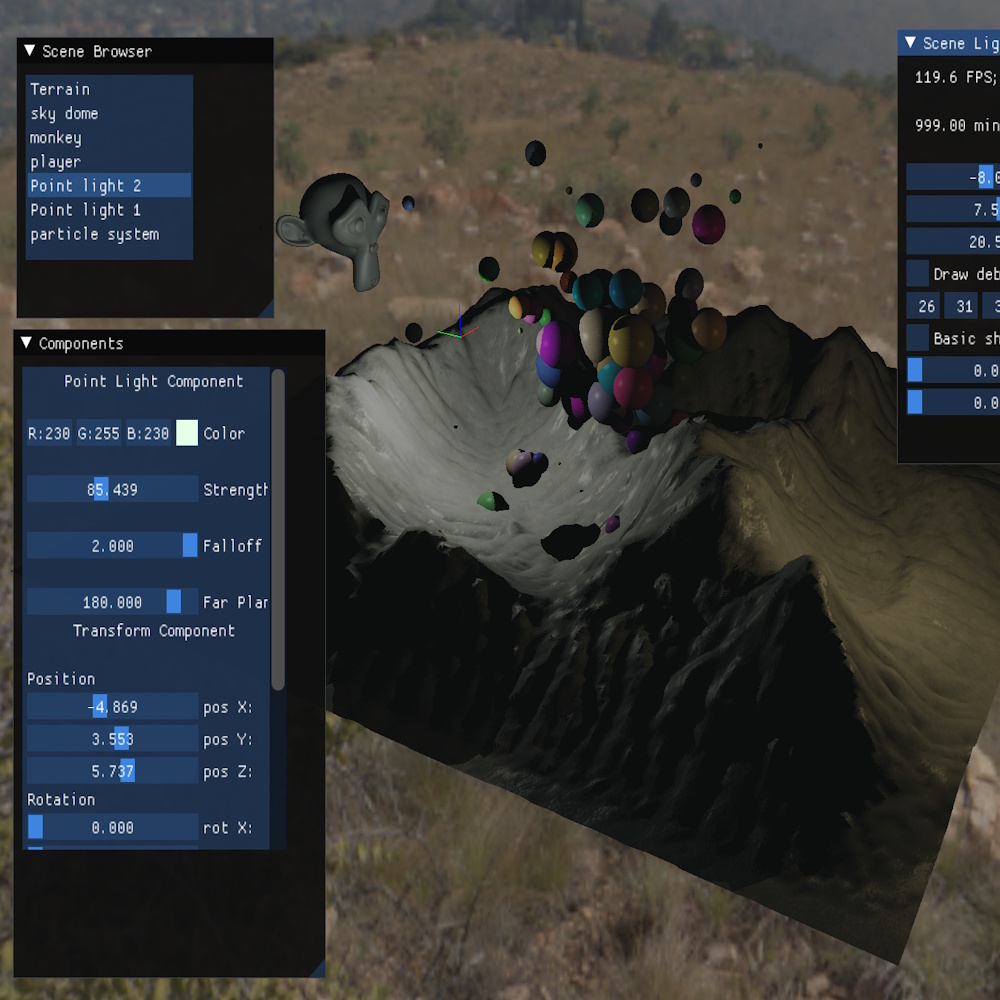Toggle the Draw debug checkbox
This screenshot has height=1000, width=1000.
tap(918, 273)
